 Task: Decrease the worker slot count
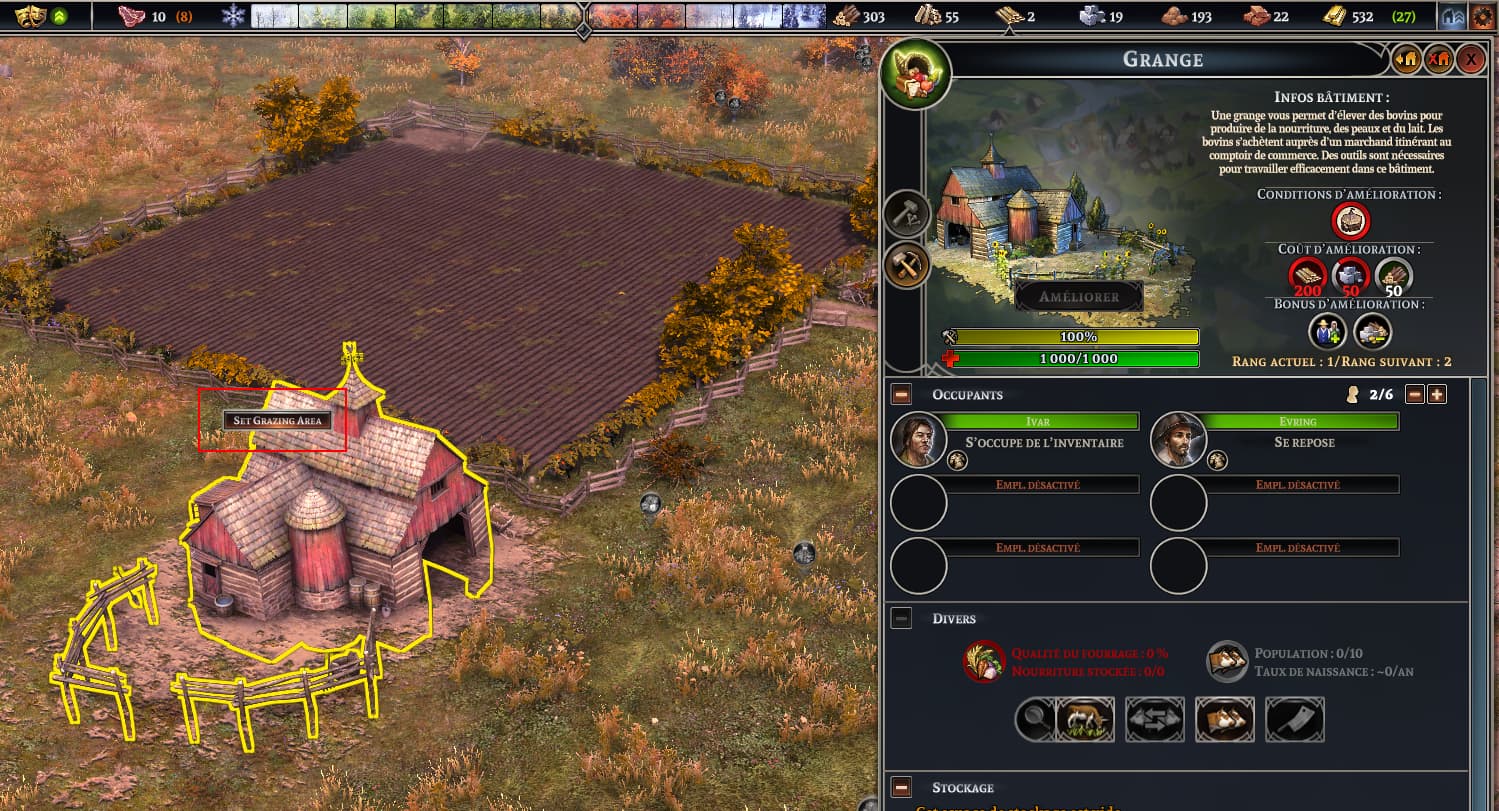(1414, 394)
